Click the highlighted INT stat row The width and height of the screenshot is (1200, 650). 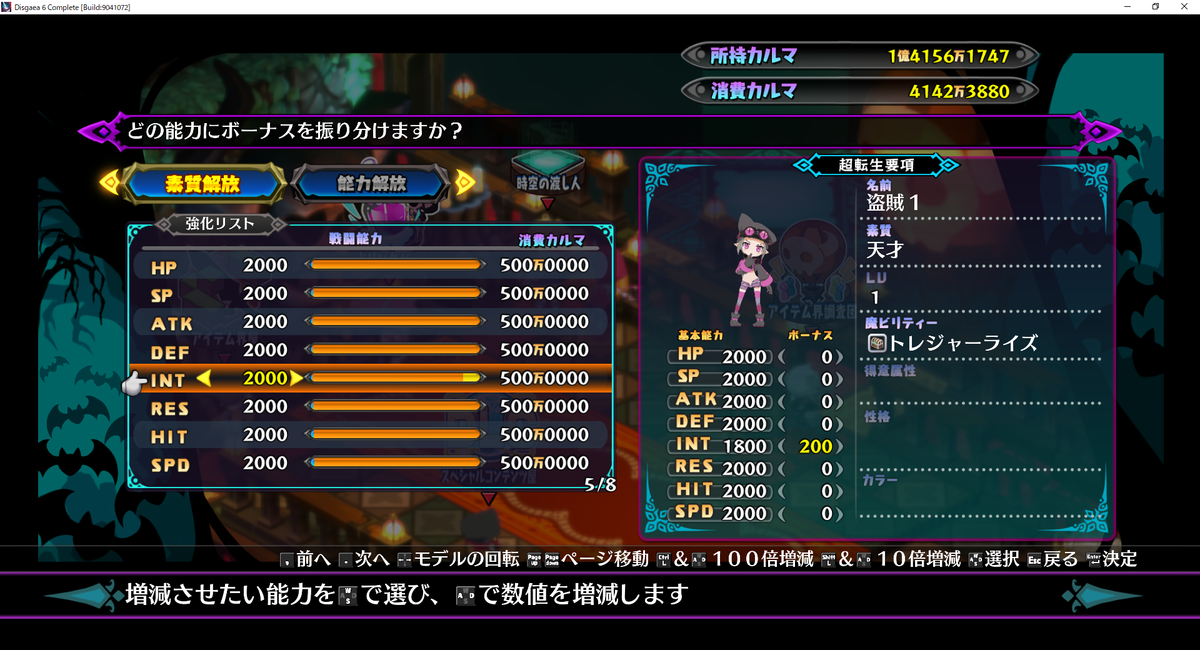tap(370, 379)
